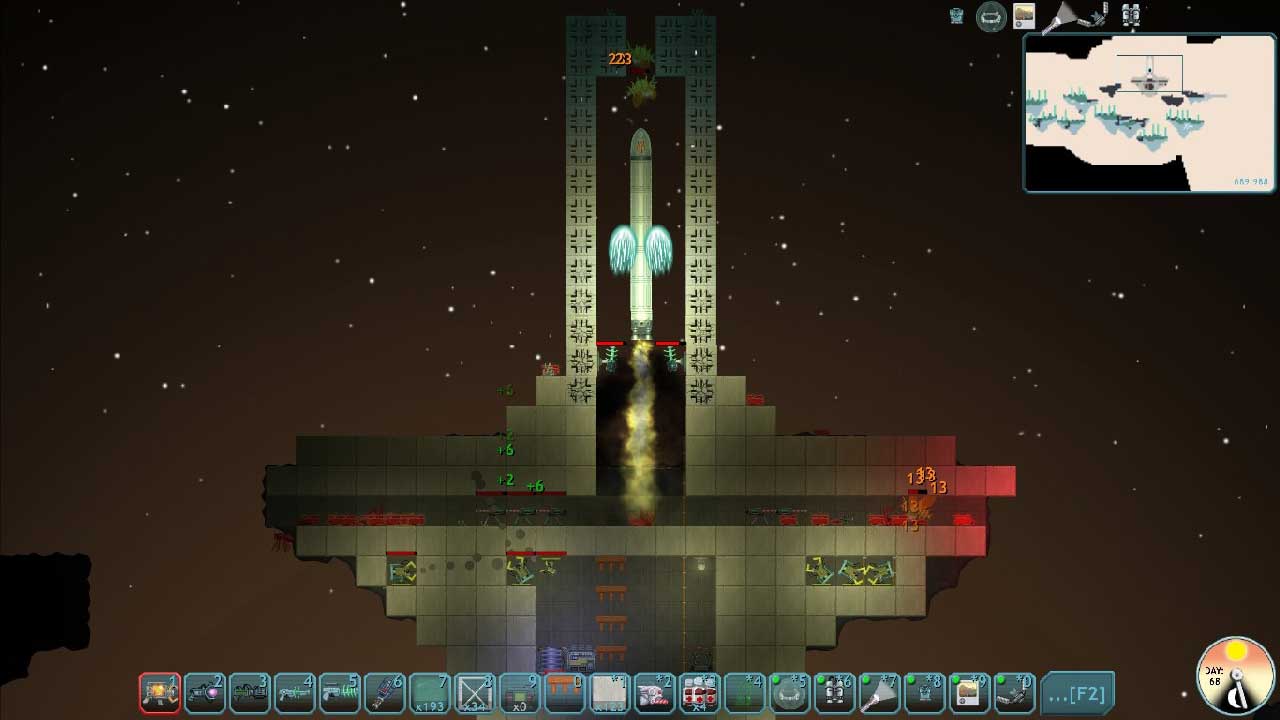Equip the purple orb gun in slot 2

coord(205,692)
